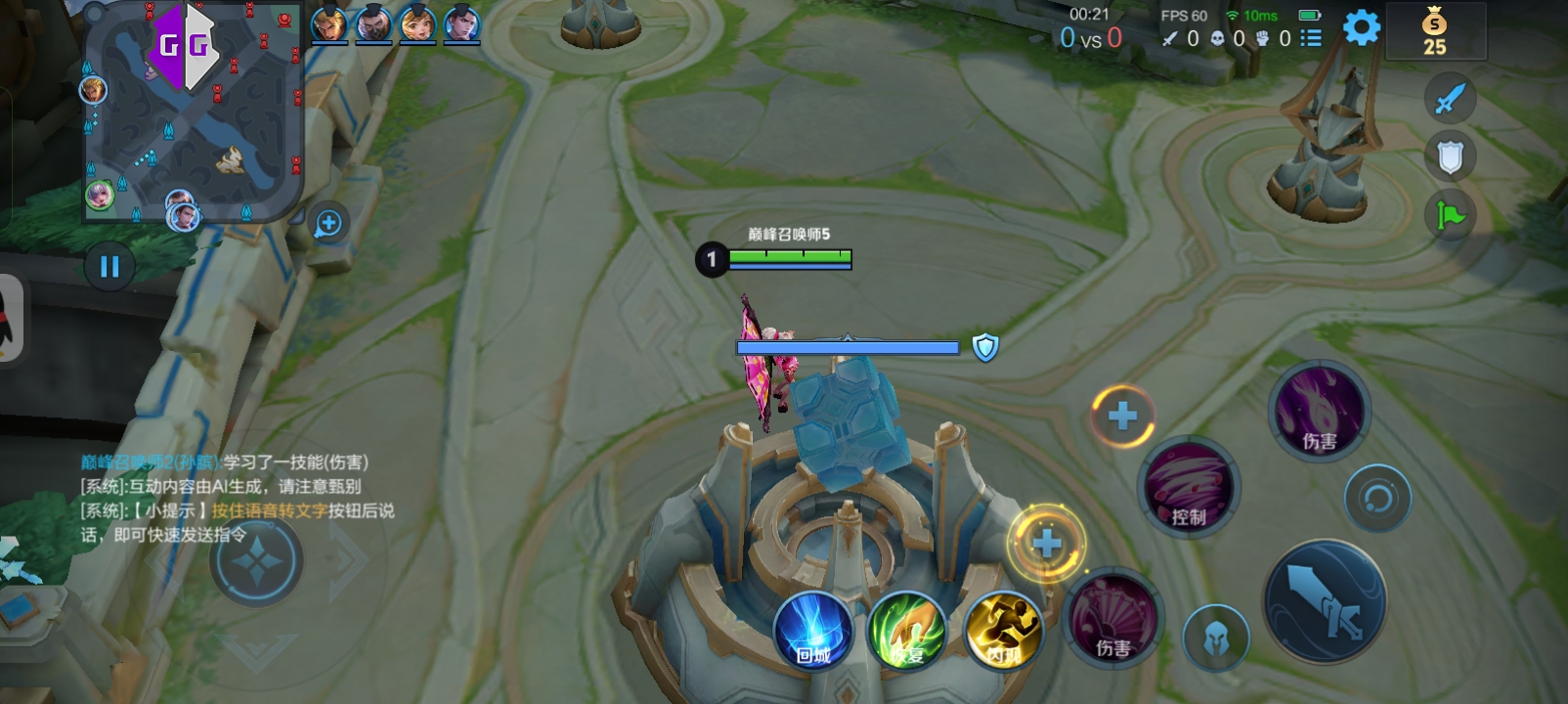Send the shield defend signal
Viewport: 1568px width, 704px height.
click(1450, 156)
